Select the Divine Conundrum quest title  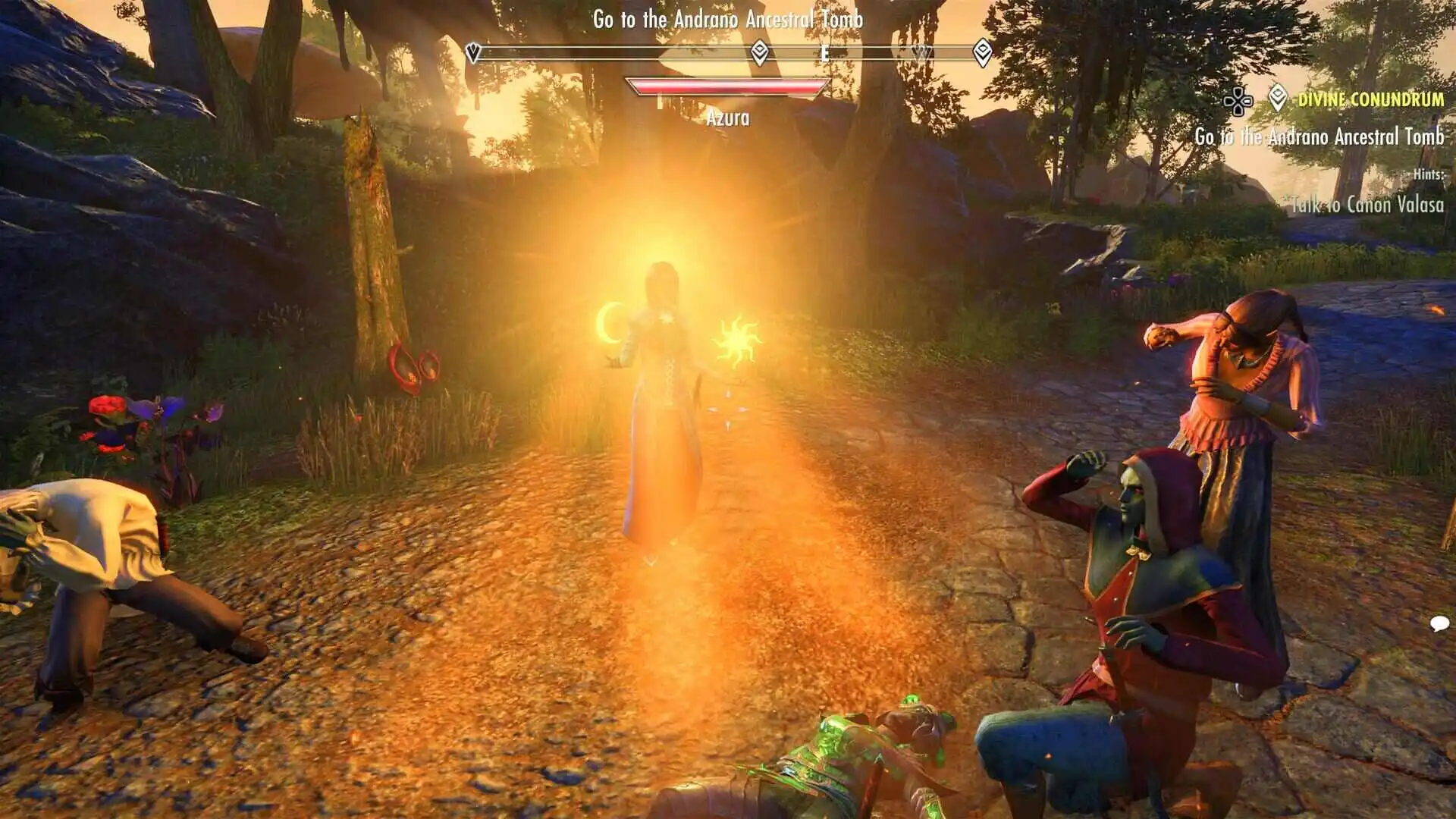[x=1370, y=99]
